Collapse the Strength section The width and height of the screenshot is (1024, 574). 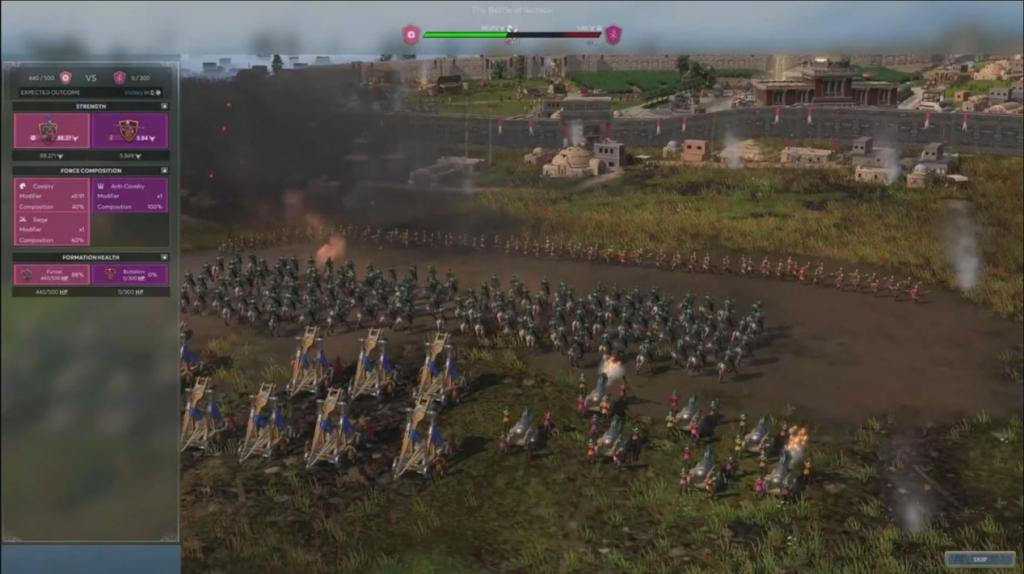coord(164,106)
